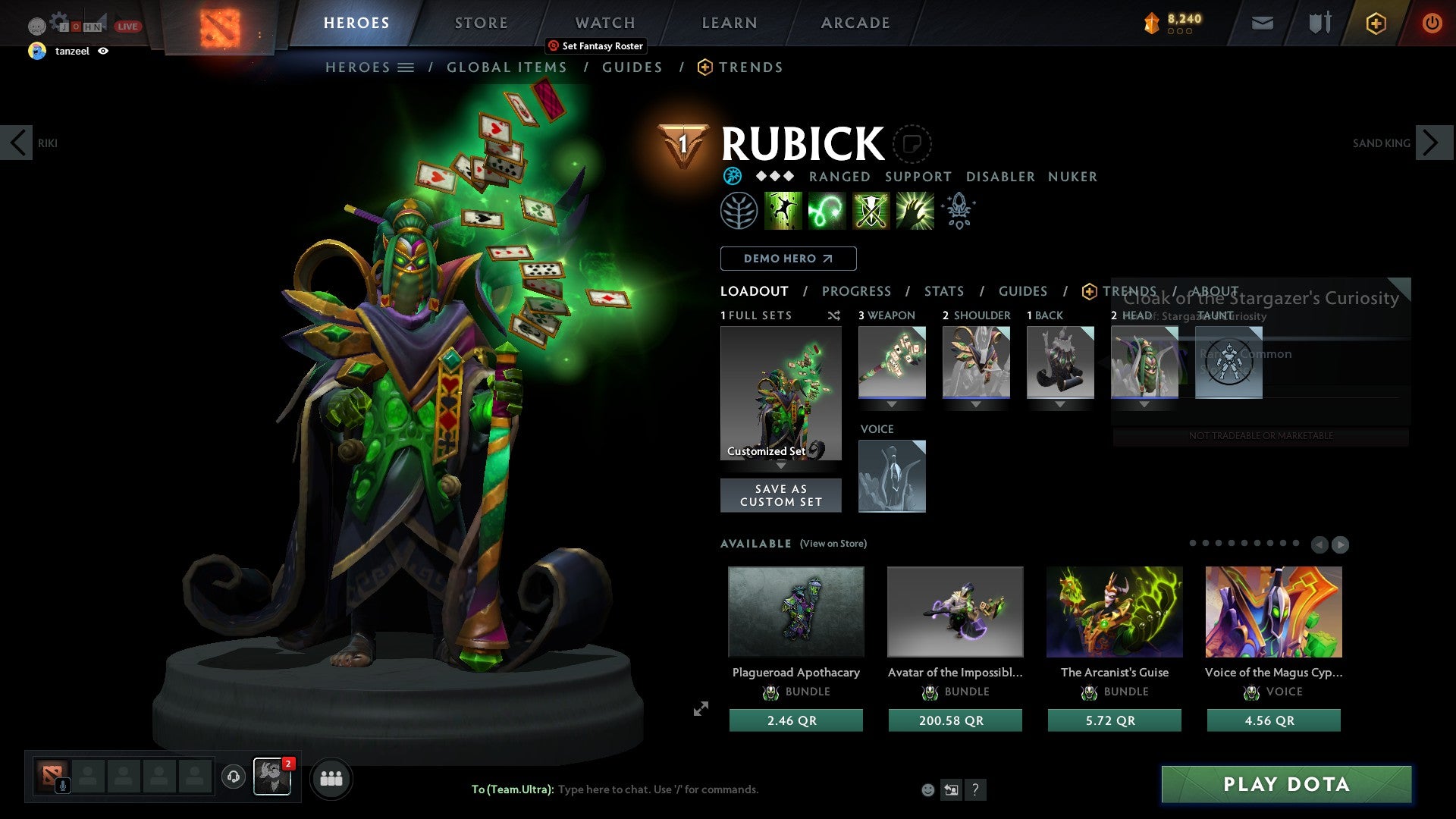
Task: Open the Dota Plus hexagon icon
Action: point(1376,23)
